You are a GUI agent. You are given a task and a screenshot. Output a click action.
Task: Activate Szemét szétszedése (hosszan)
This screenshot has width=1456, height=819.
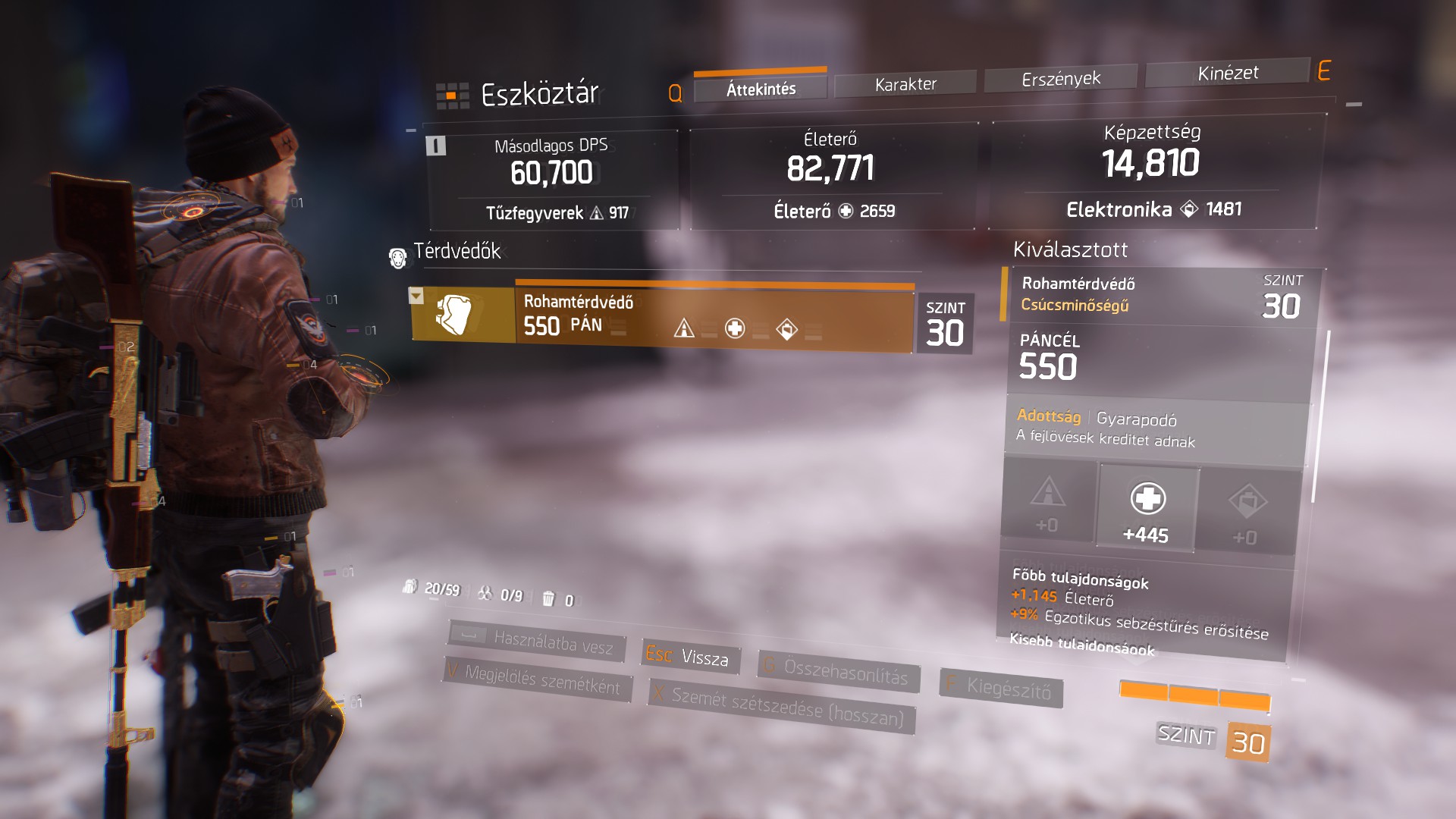click(781, 705)
